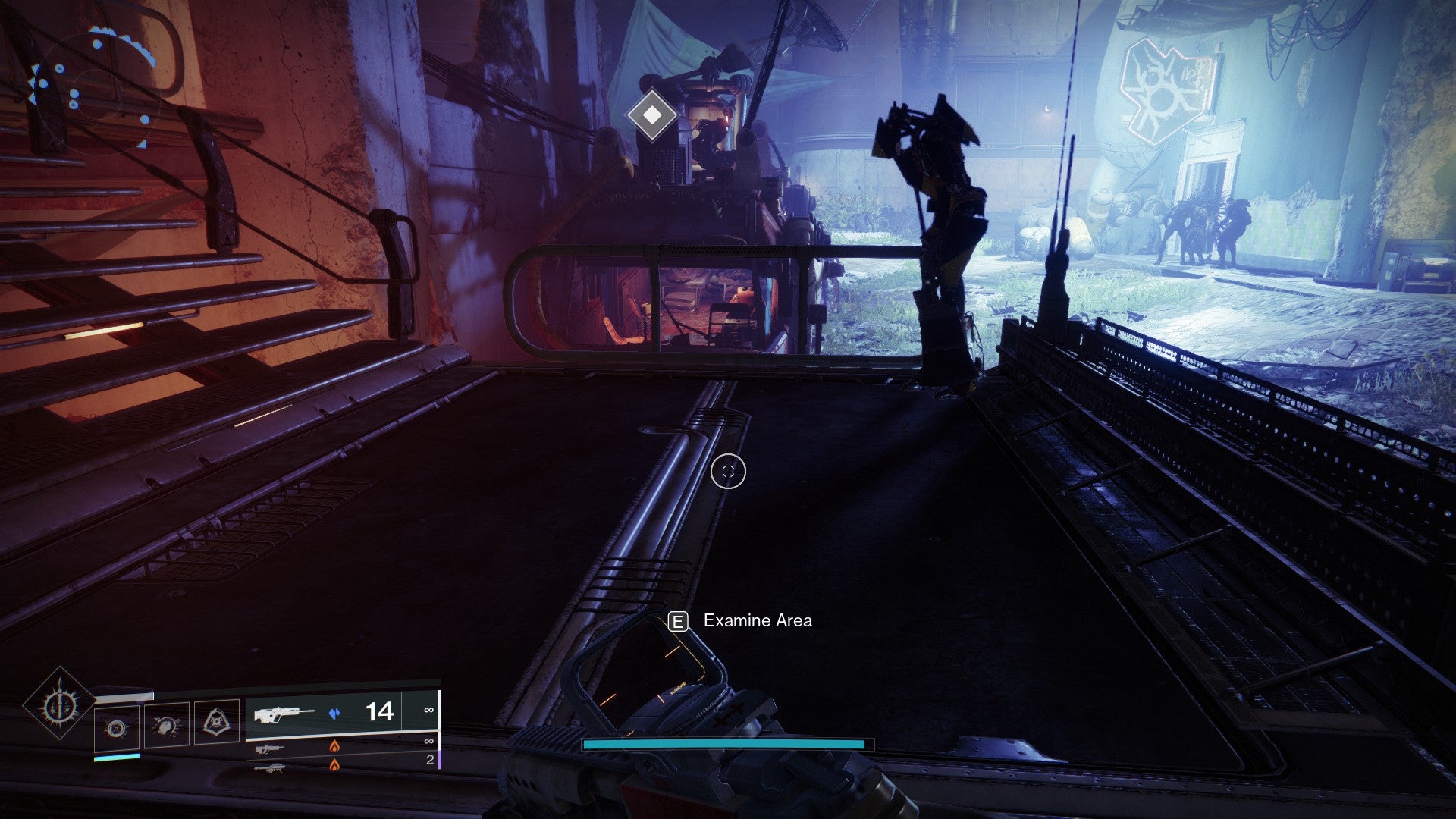
Task: Use the grenade ability icon
Action: coord(116,729)
